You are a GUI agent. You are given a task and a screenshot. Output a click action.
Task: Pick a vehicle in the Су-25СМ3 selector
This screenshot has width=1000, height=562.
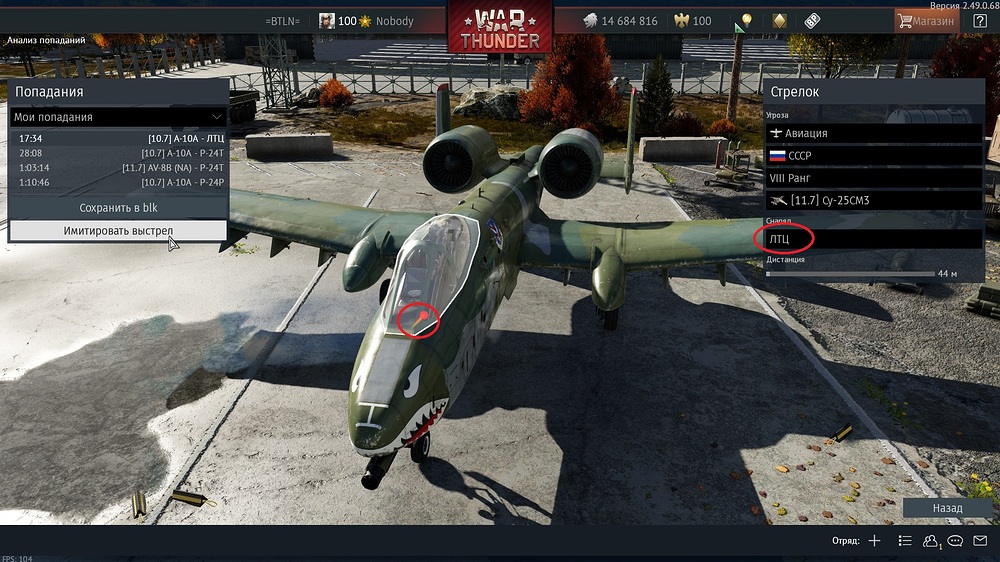click(873, 201)
